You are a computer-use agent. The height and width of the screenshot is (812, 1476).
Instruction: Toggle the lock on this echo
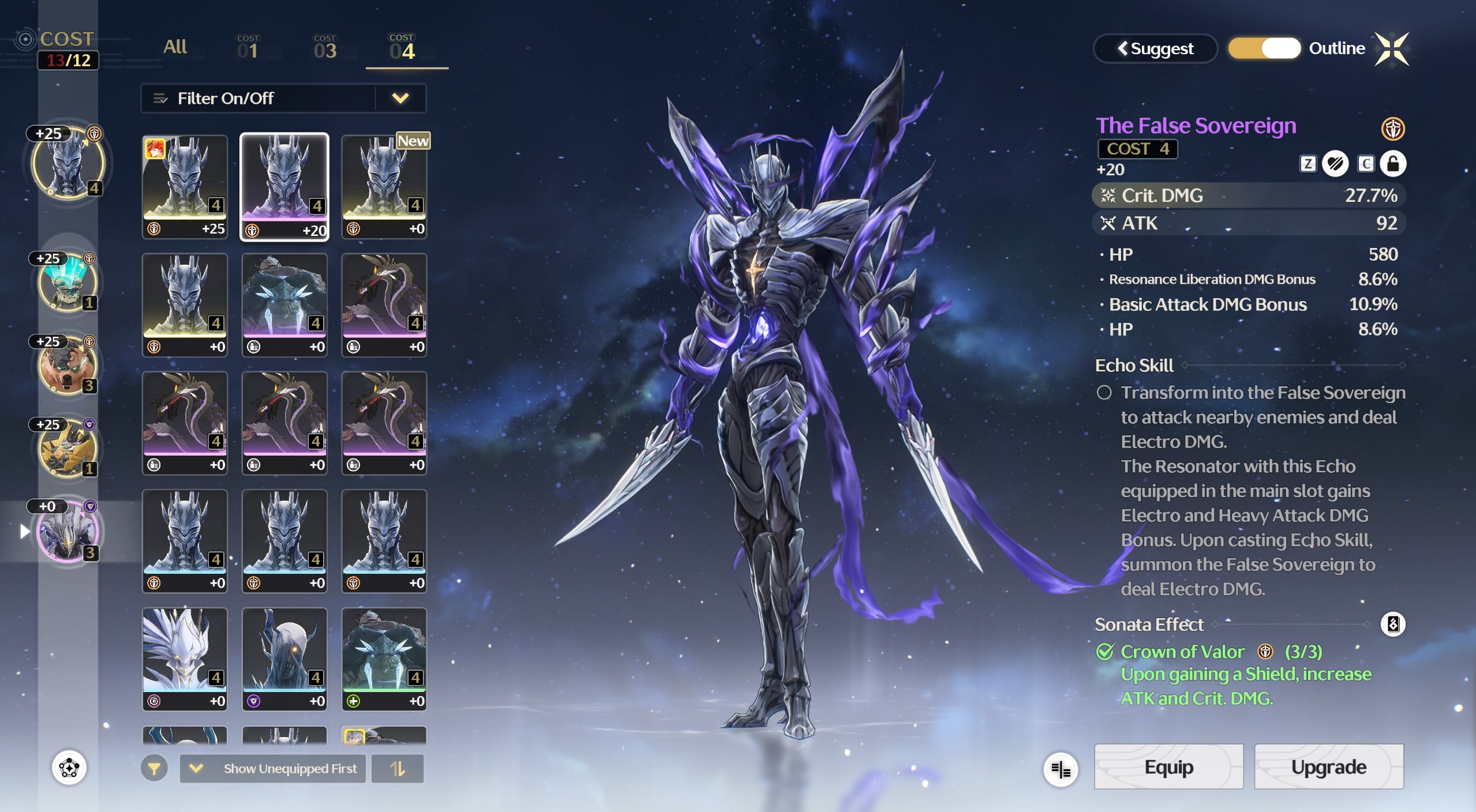pyautogui.click(x=1393, y=164)
